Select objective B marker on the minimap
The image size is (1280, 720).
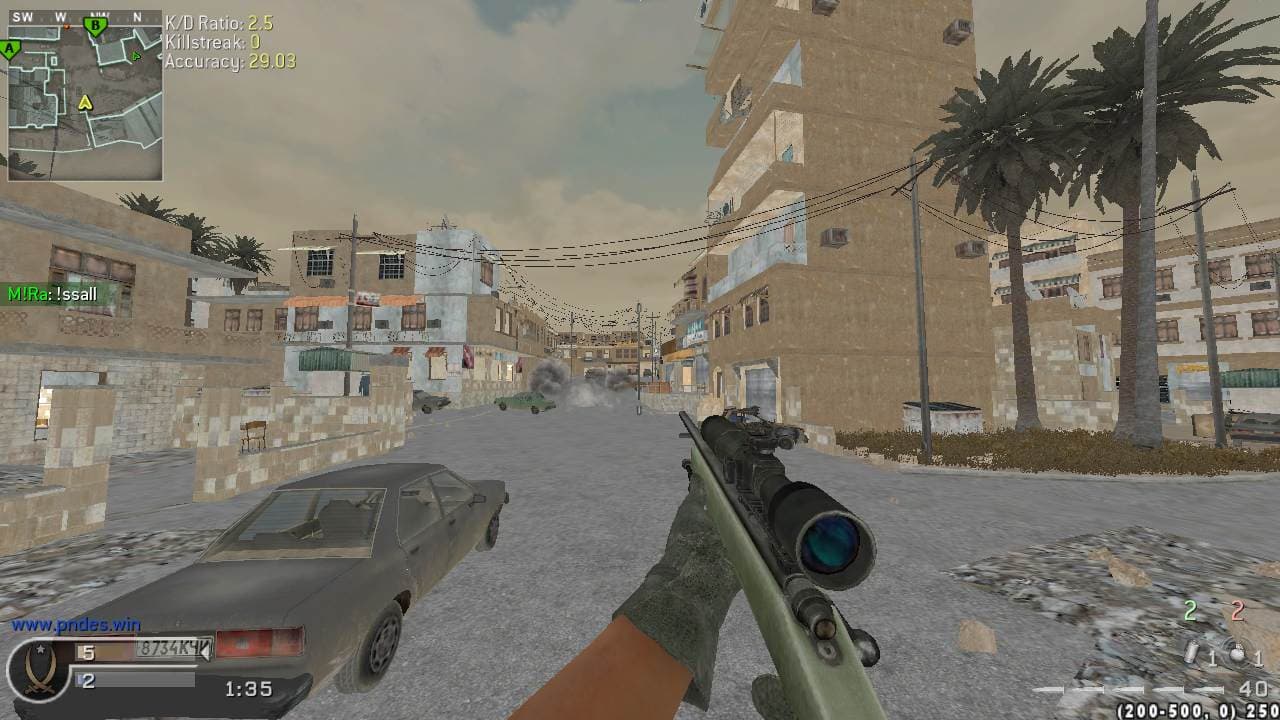pyautogui.click(x=96, y=26)
